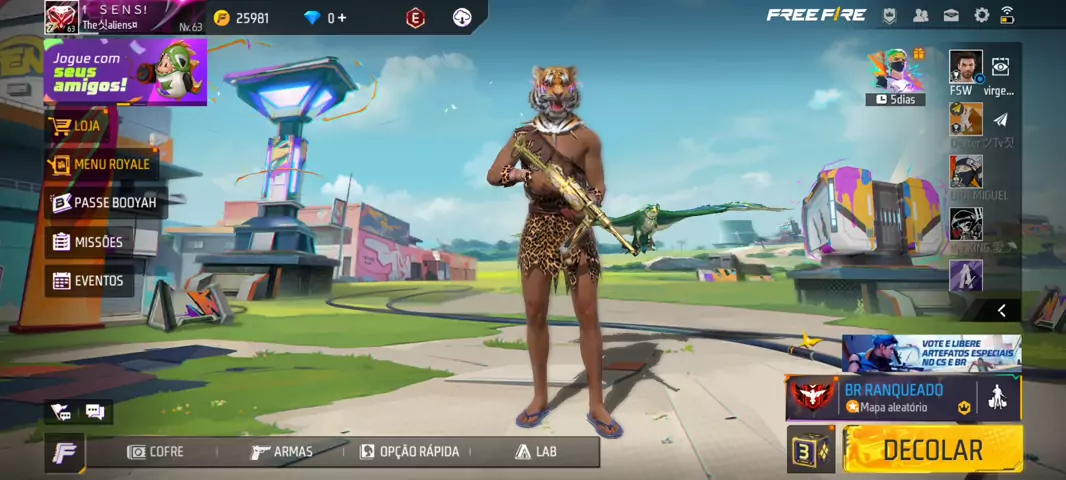Viewport: 1066px width, 480px height.
Task: Open the mail envelope icon
Action: (951, 15)
